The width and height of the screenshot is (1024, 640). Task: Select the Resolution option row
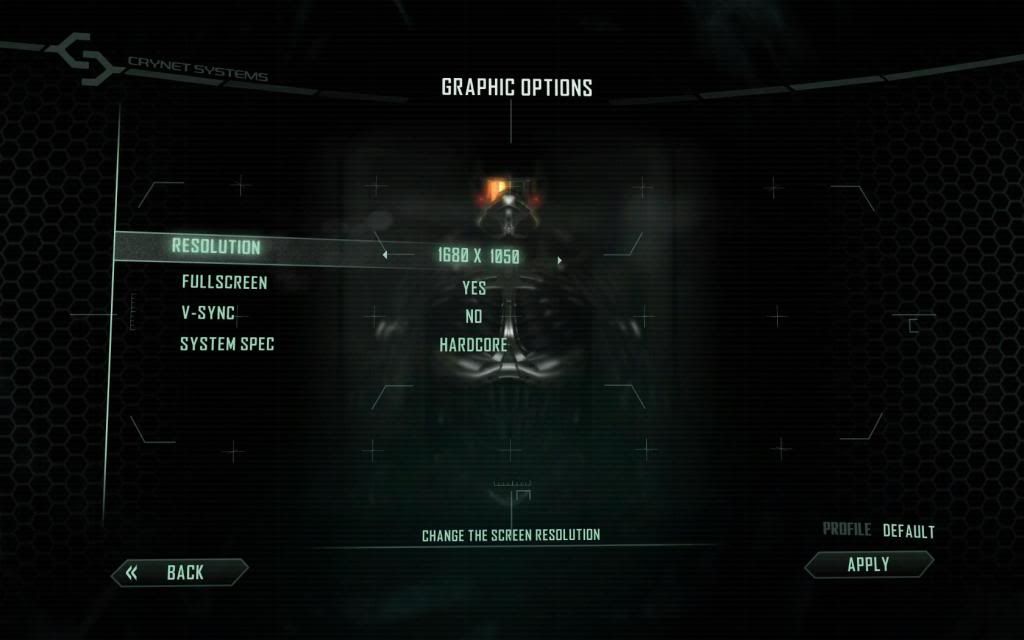click(x=216, y=246)
